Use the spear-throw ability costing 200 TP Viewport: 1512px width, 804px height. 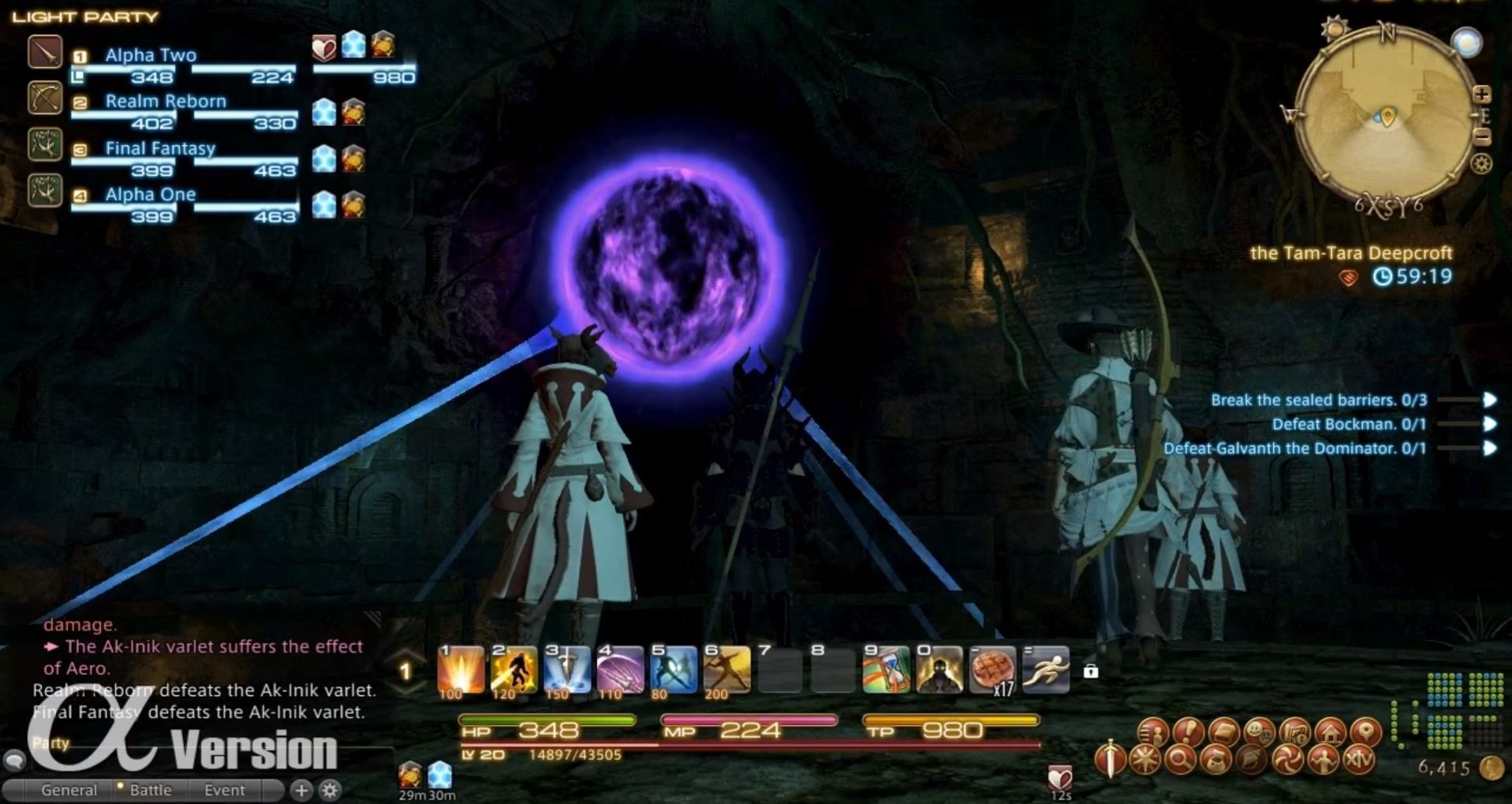point(726,671)
